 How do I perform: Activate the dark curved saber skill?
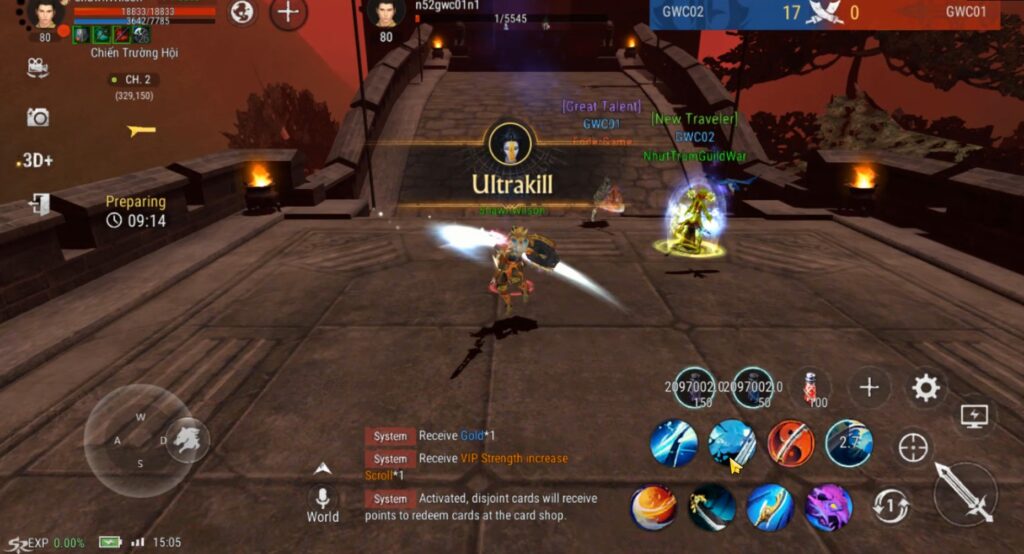[712, 507]
